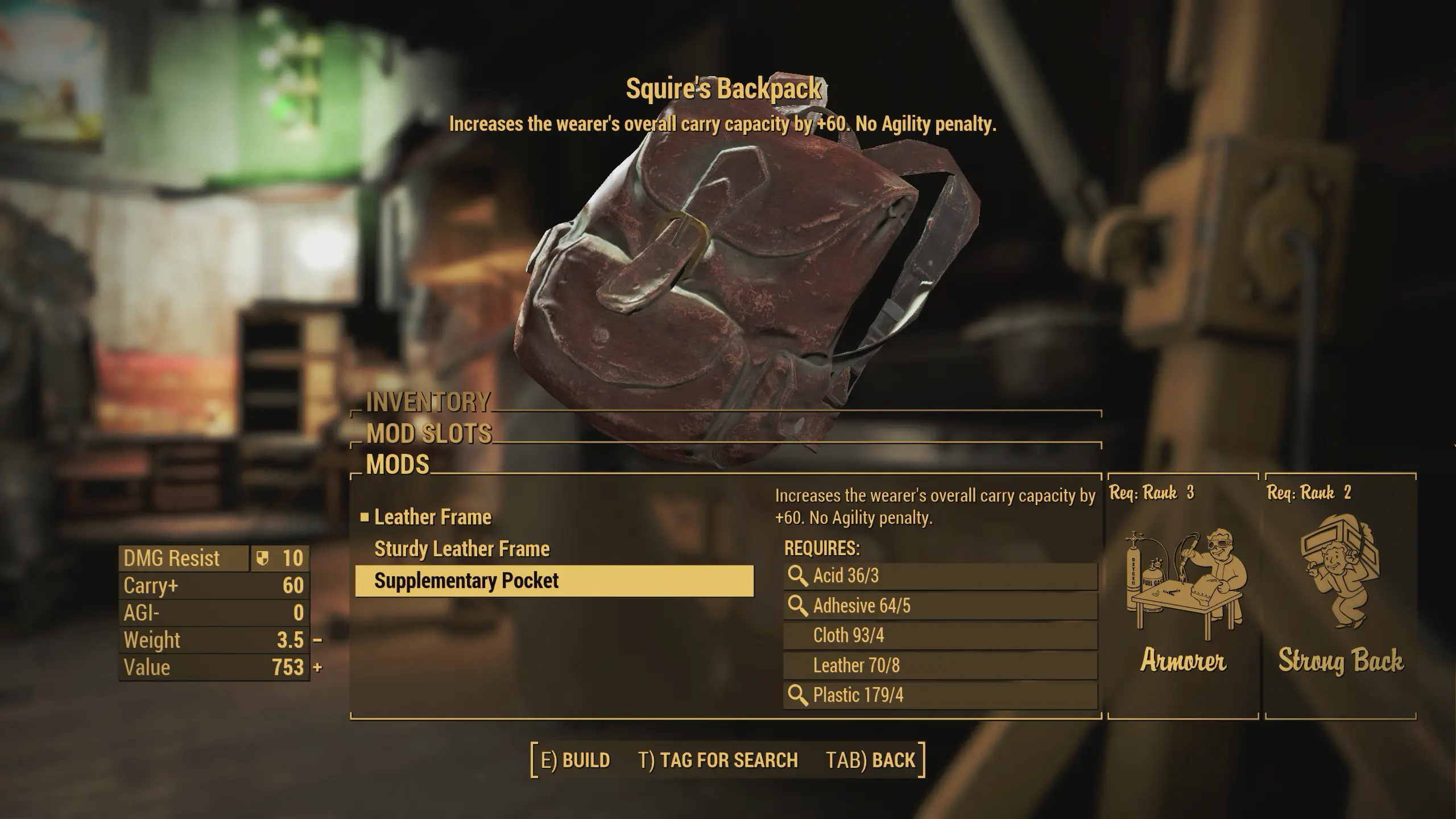The height and width of the screenshot is (819, 1456).
Task: Select the Plastic requirement row
Action: [x=940, y=695]
